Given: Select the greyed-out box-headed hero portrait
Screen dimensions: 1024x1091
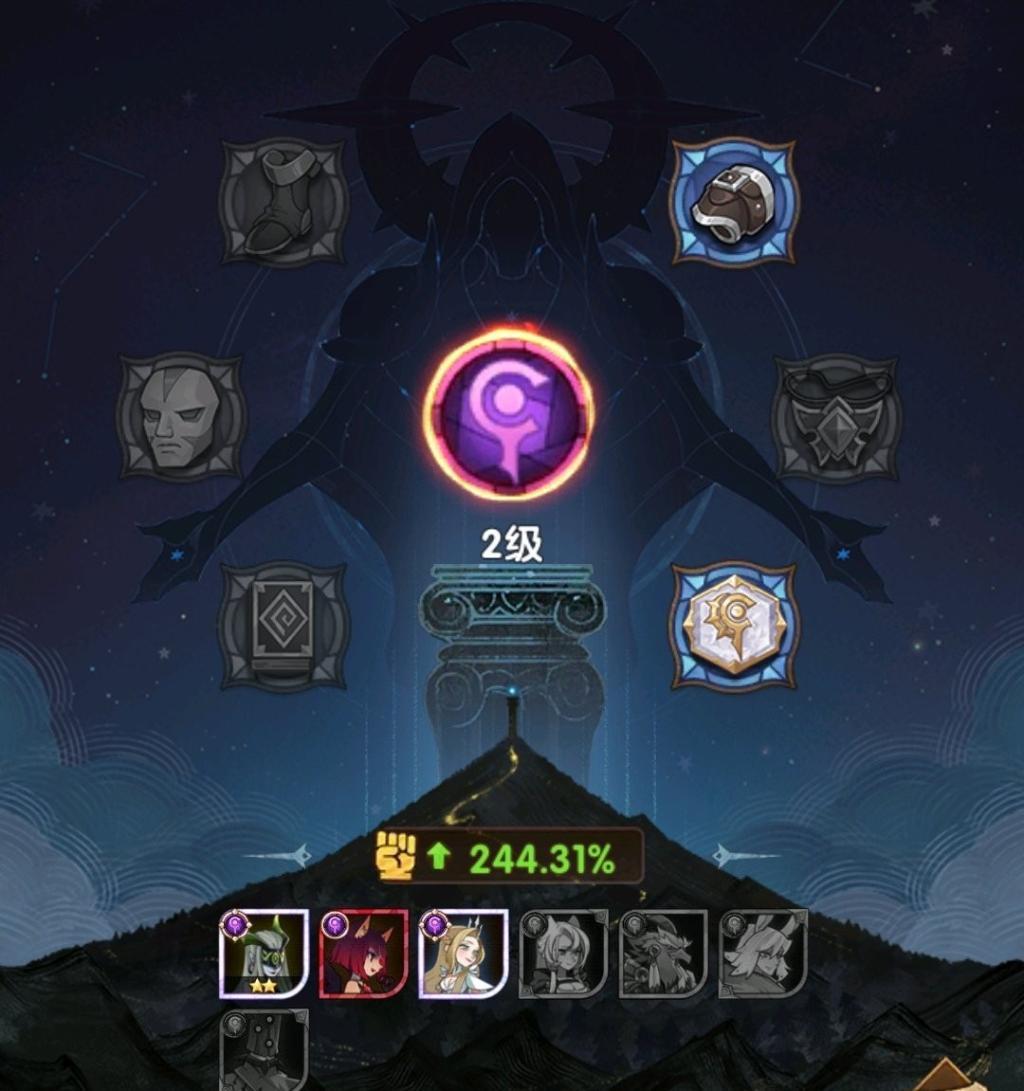Looking at the screenshot, I should coord(263,1050).
